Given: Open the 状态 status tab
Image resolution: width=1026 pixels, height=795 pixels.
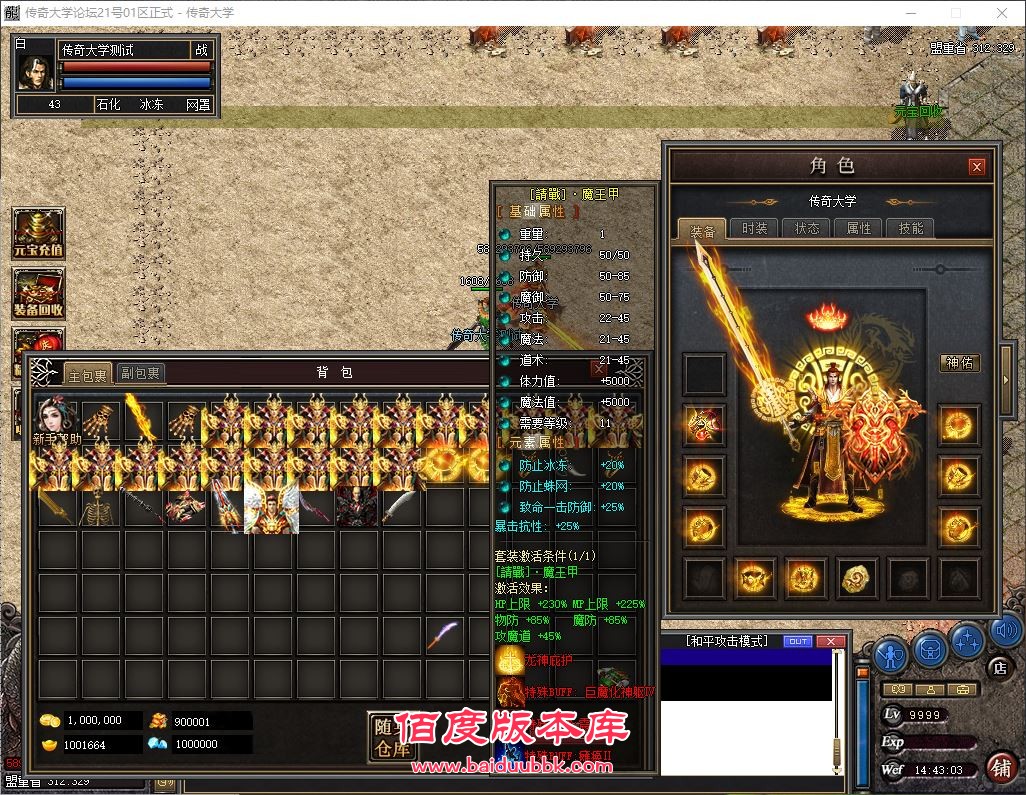Looking at the screenshot, I should 806,228.
